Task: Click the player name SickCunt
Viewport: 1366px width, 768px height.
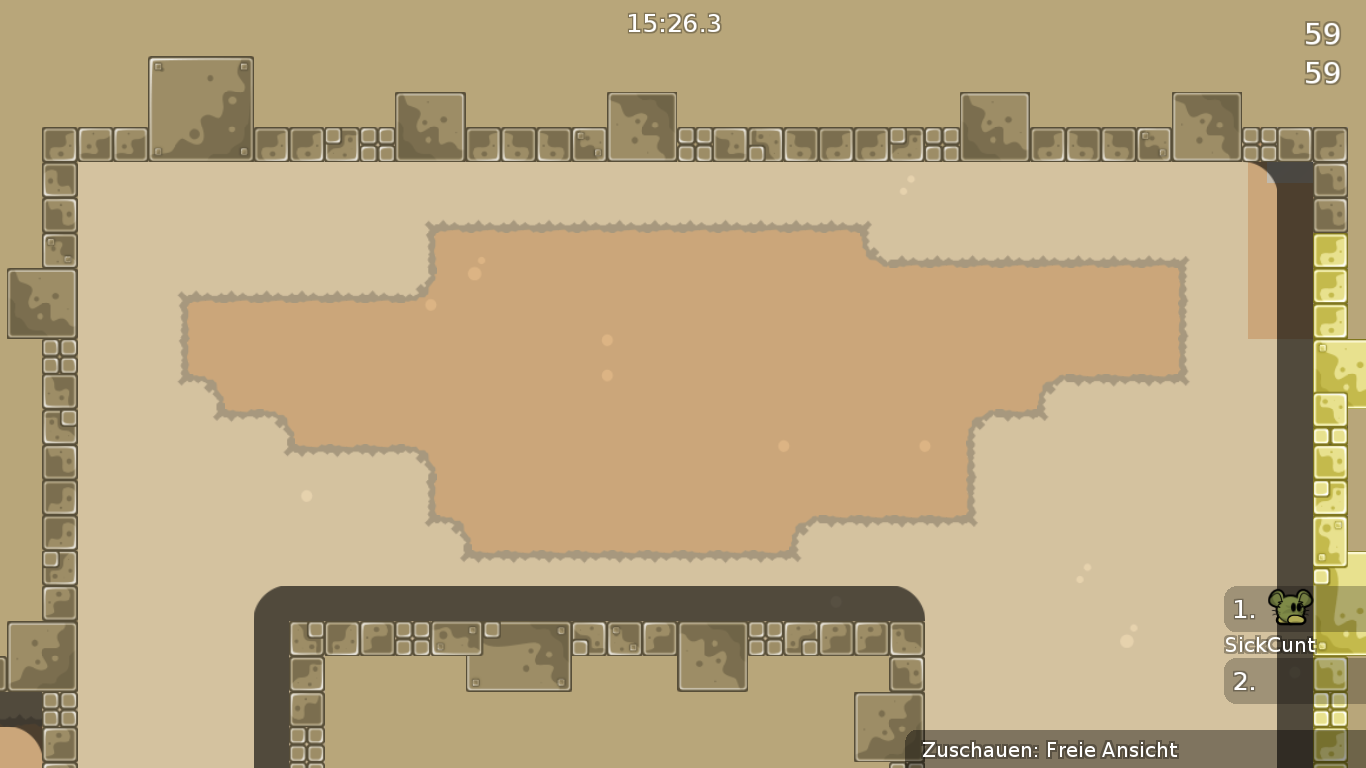Action: 1269,645
